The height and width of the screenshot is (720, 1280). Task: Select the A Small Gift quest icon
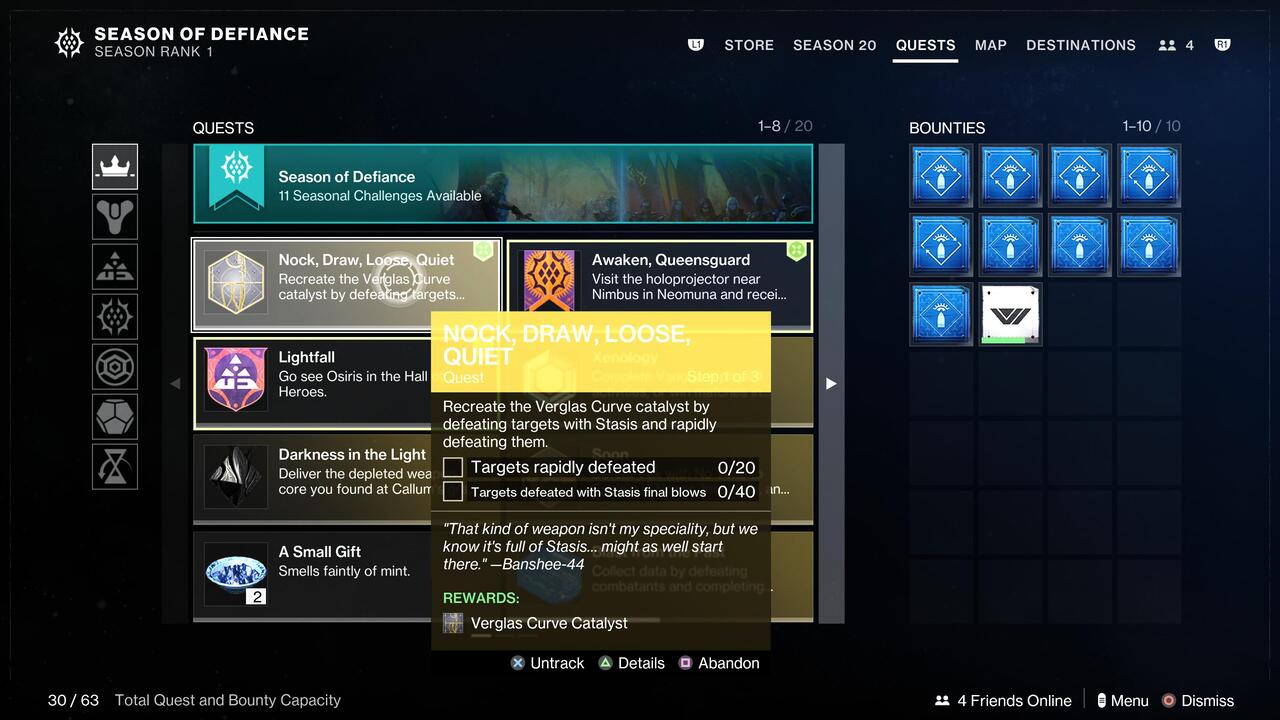point(235,572)
